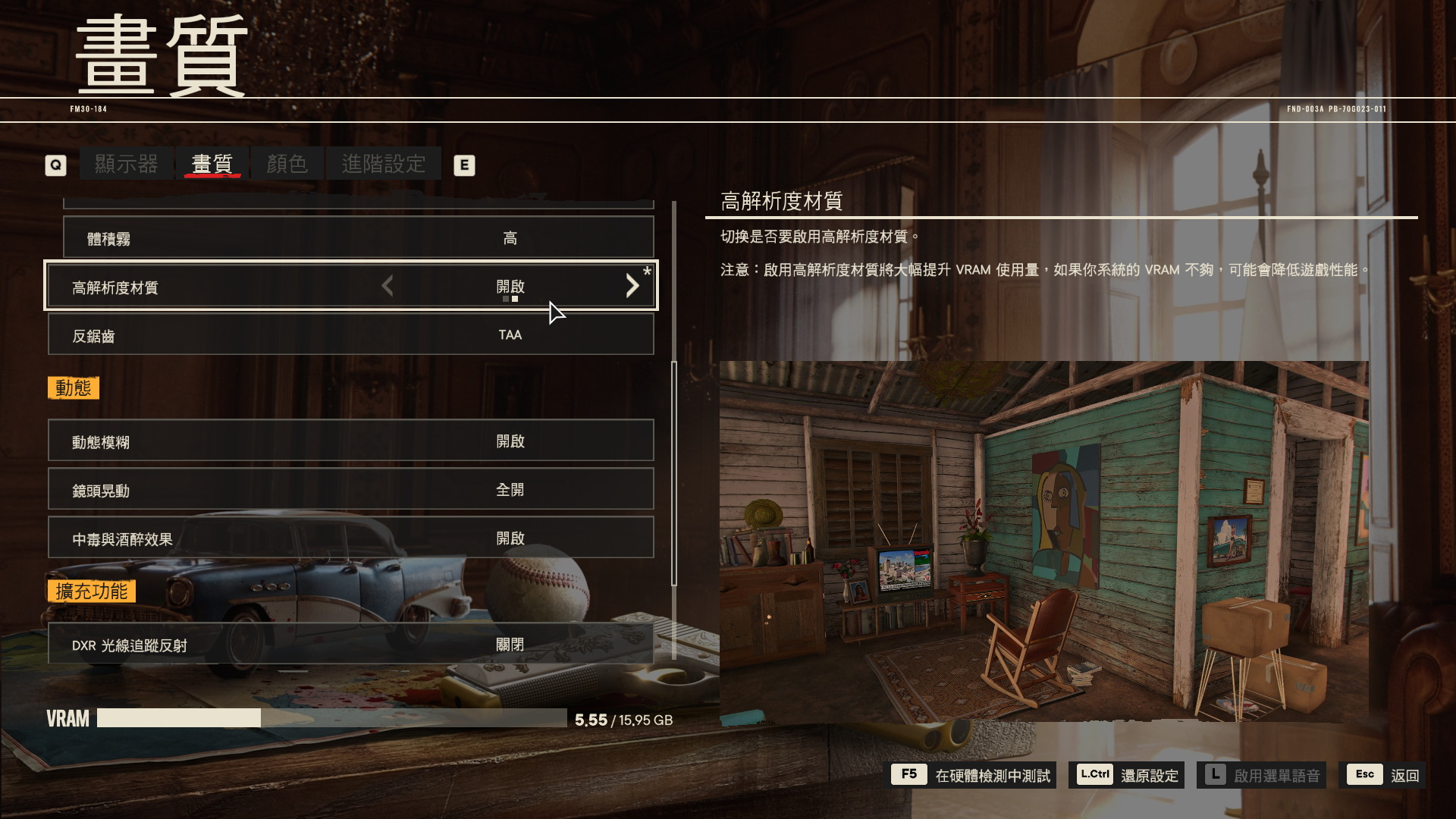The height and width of the screenshot is (819, 1456).
Task: Click the Esc key icon next to 返回
Action: pos(1364,775)
